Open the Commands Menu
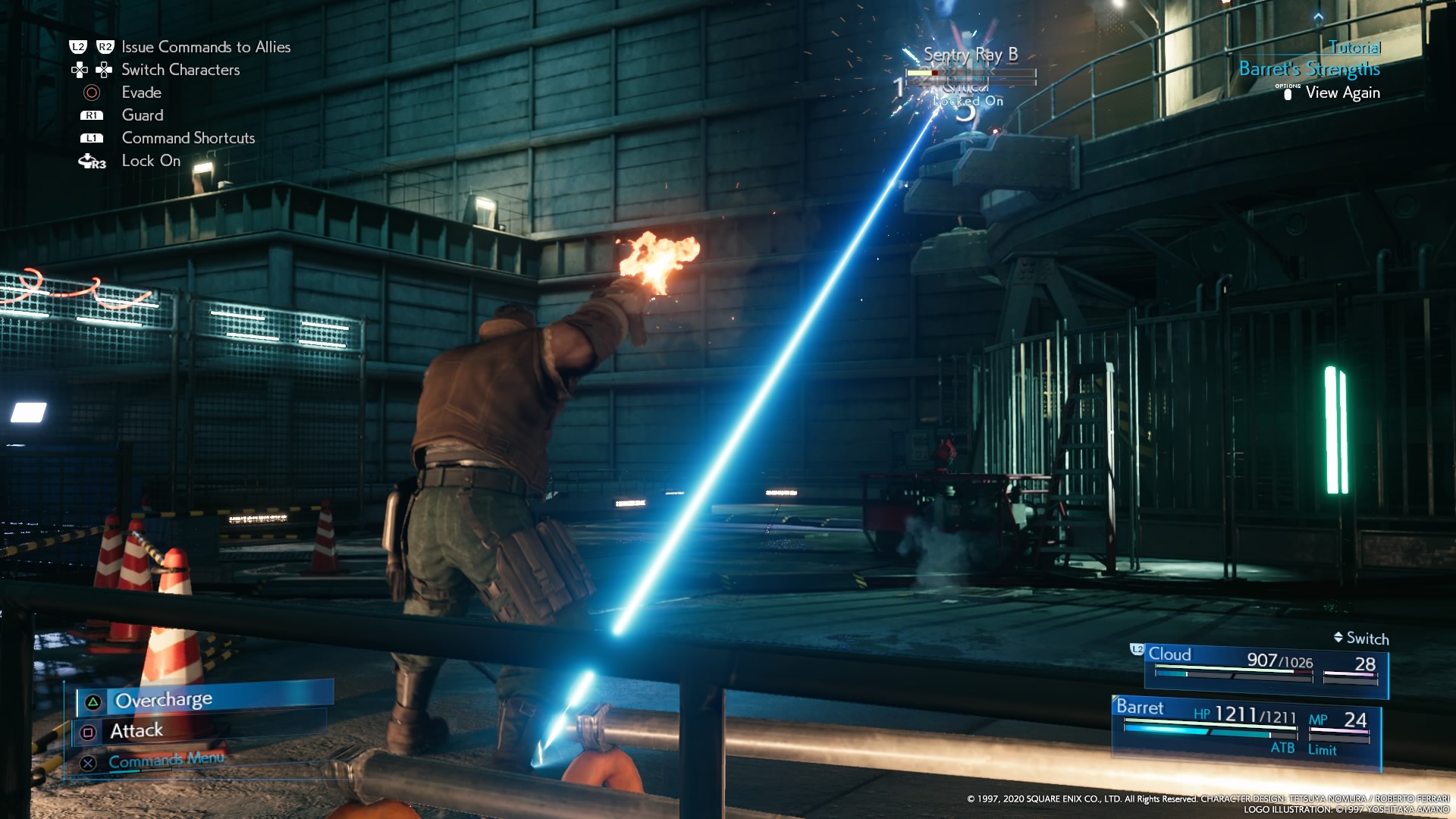The height and width of the screenshot is (819, 1456). (x=165, y=760)
